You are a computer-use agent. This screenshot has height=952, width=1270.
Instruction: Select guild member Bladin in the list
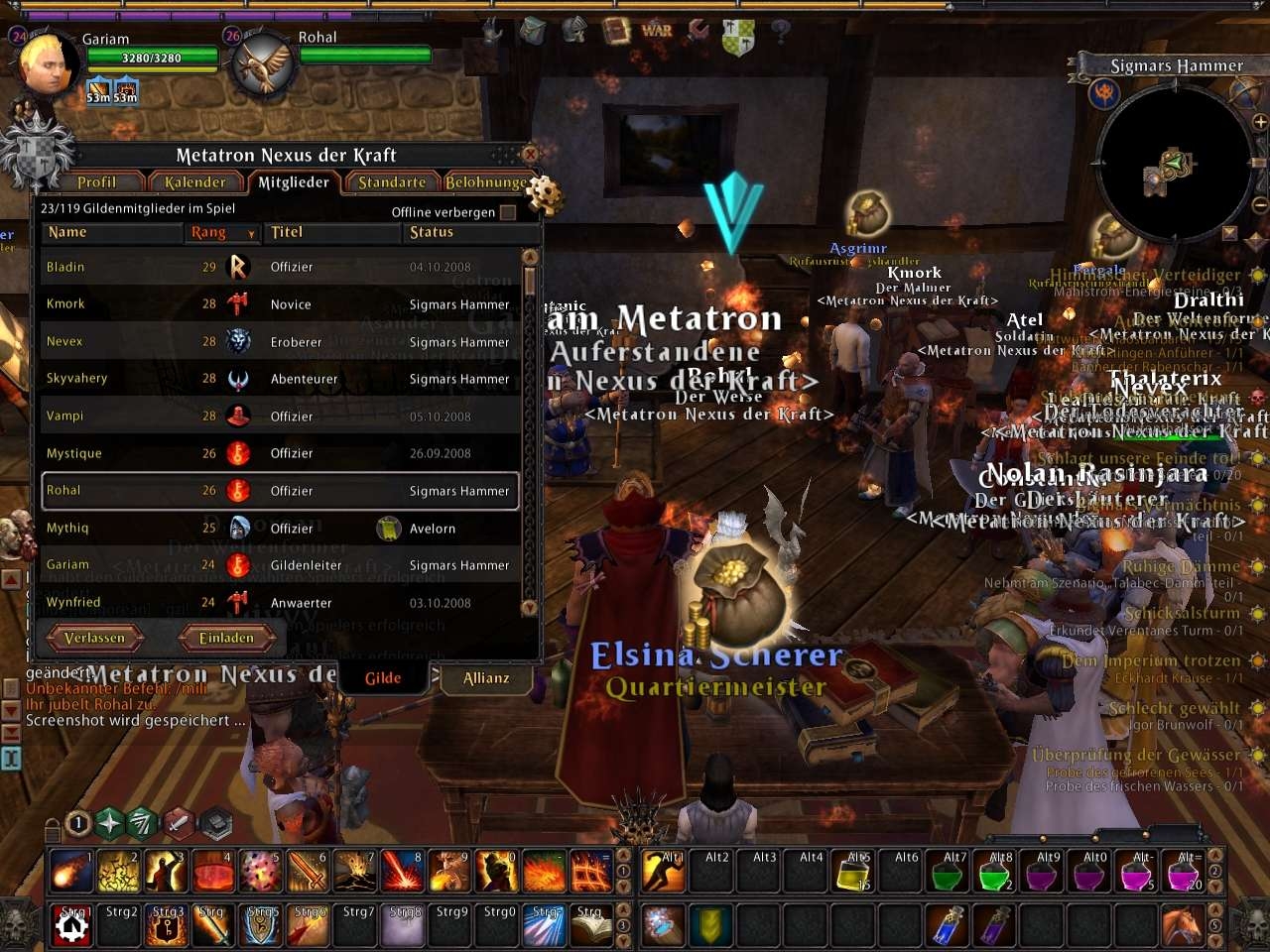click(x=65, y=267)
